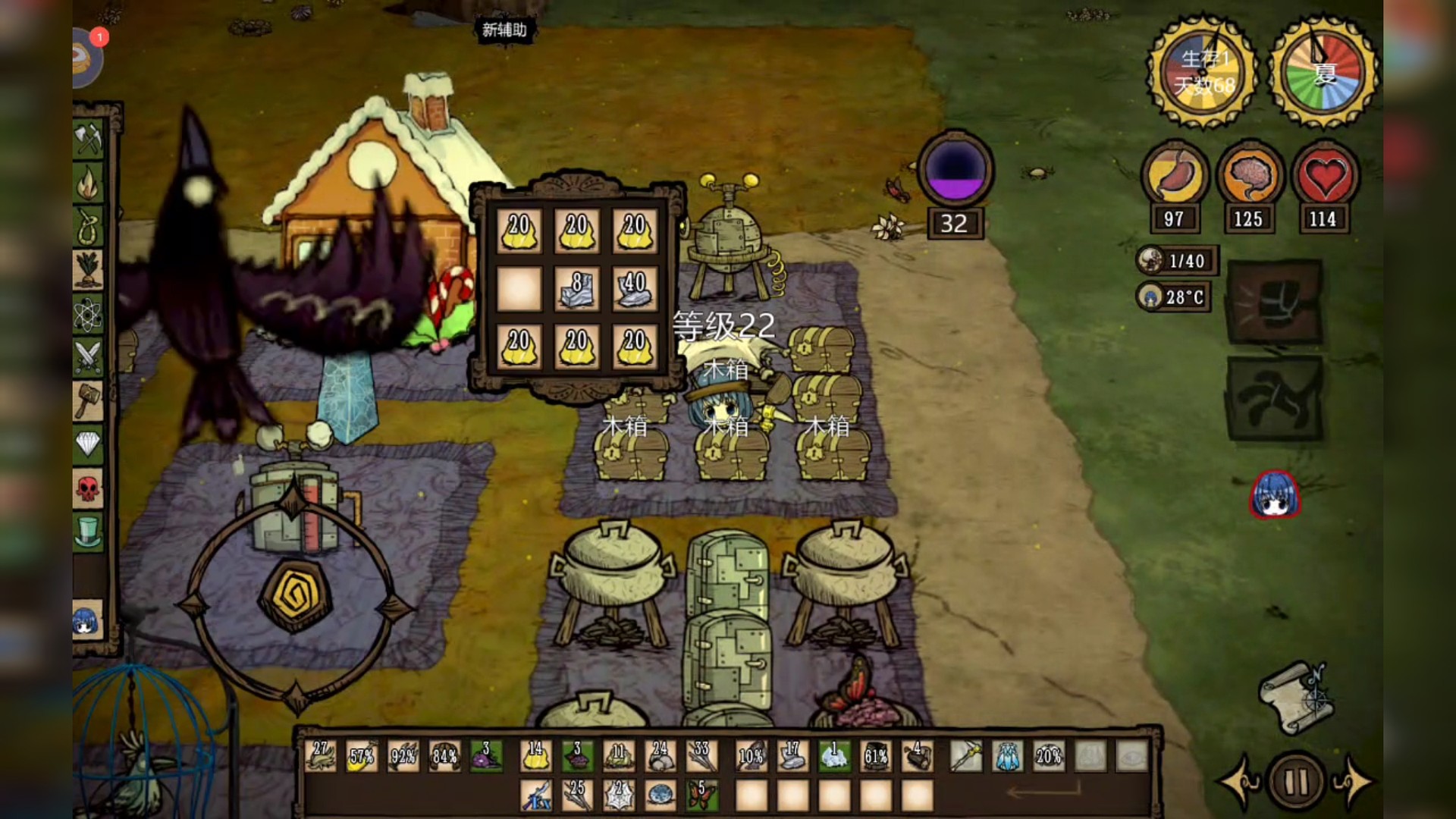1456x819 pixels.
Task: Pause the game with the pause button
Action: coord(1296,781)
